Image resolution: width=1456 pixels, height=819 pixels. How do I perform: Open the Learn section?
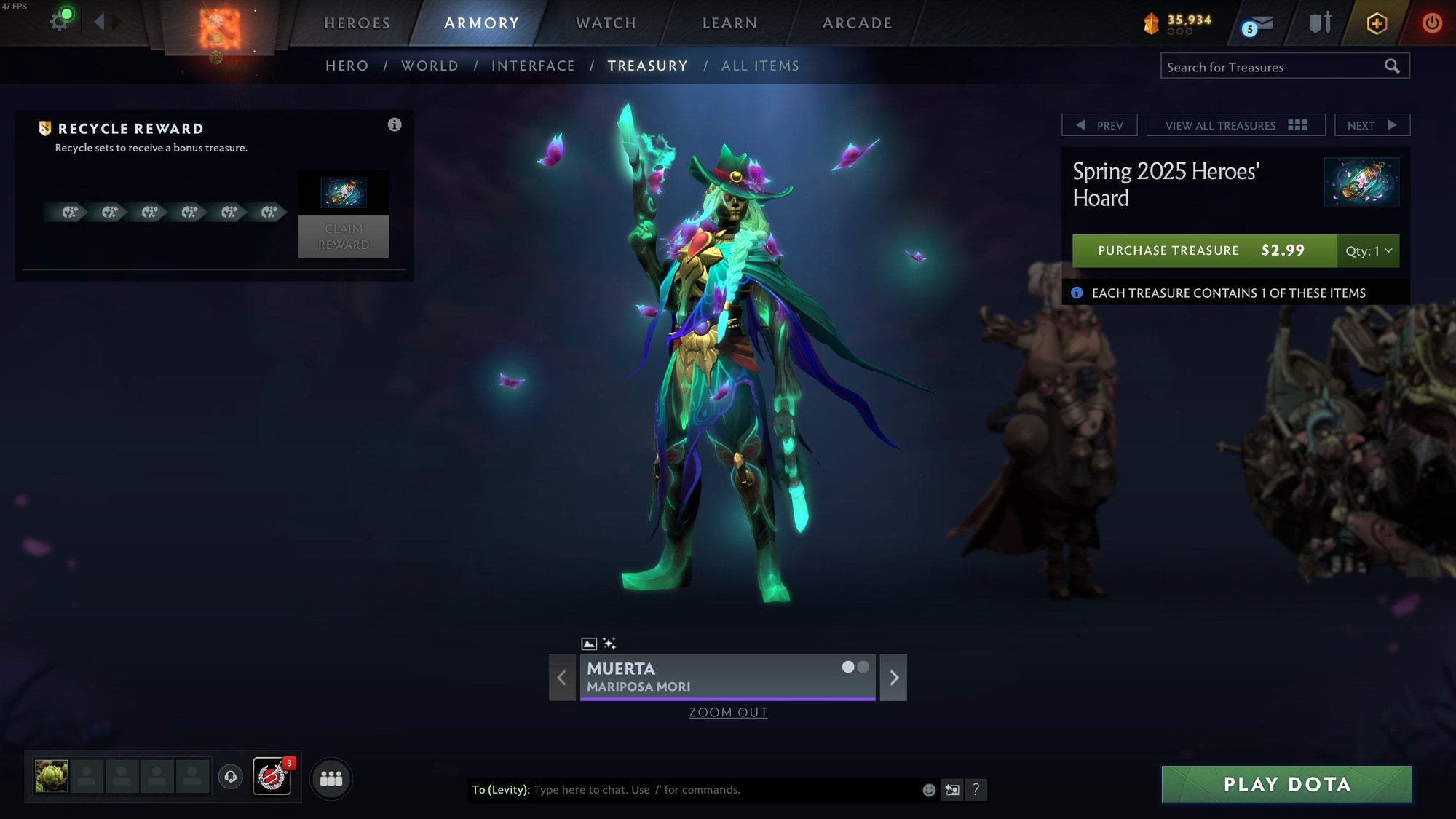pos(729,23)
